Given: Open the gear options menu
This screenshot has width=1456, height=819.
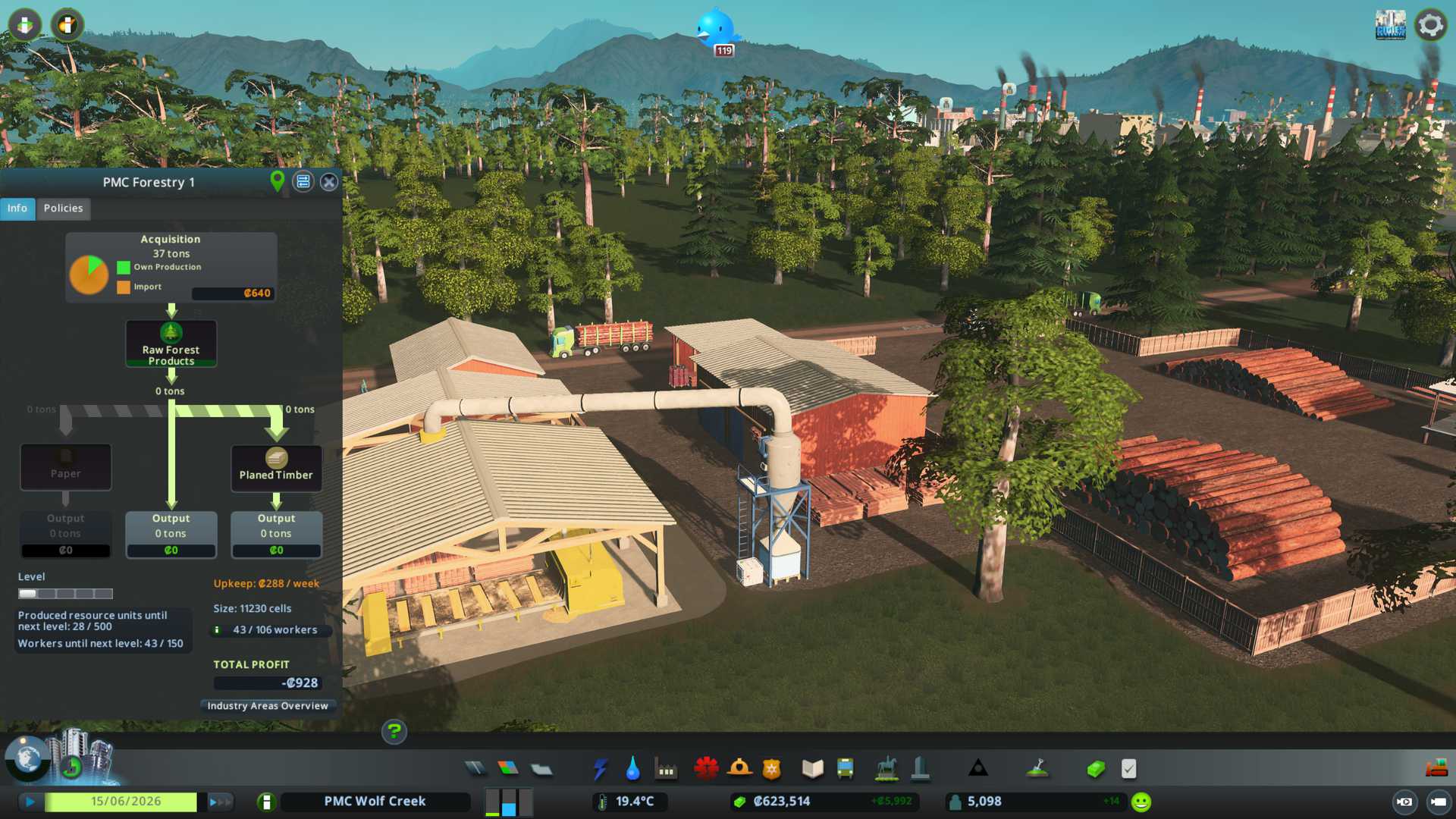Looking at the screenshot, I should click(x=1430, y=25).
